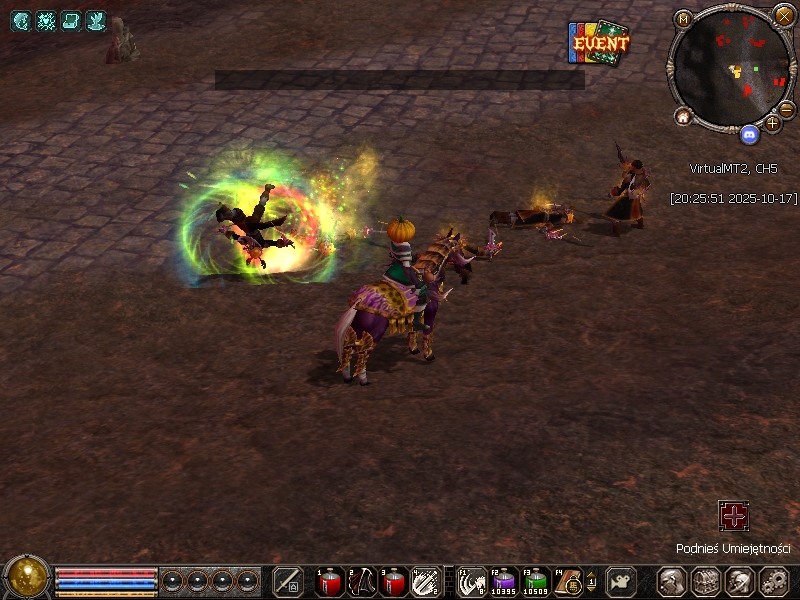The width and height of the screenshot is (800, 600).
Task: Click the minimap's M map button
Action: pos(684,19)
